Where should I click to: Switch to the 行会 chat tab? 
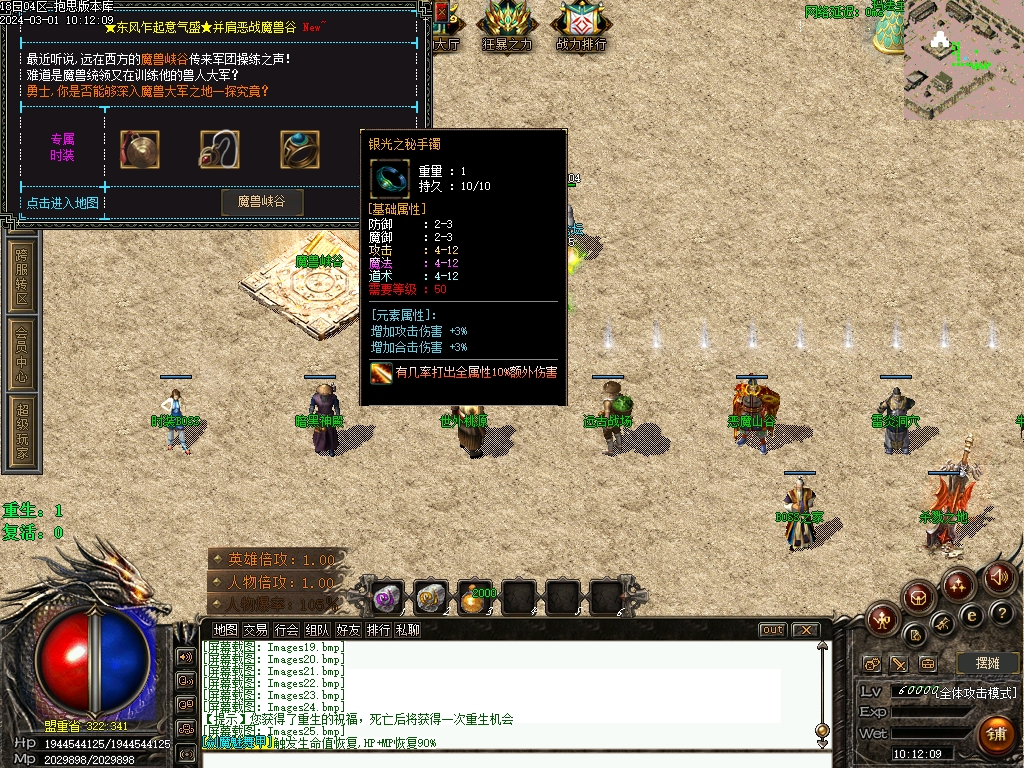pyautogui.click(x=287, y=630)
